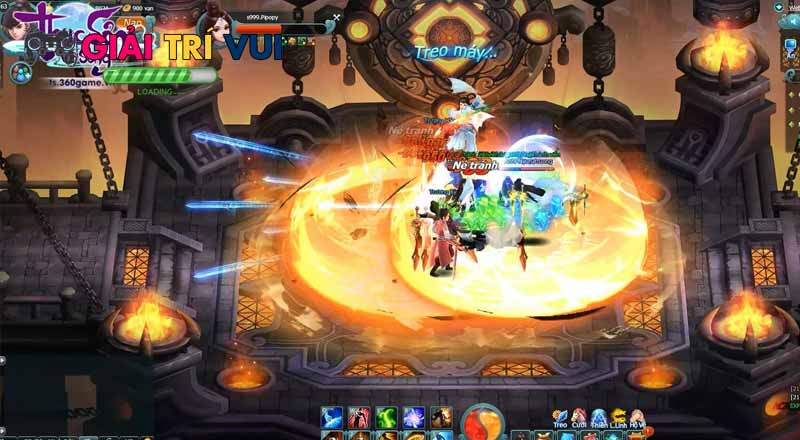
Task: Open the Cưỡi mount menu
Action: [x=579, y=417]
